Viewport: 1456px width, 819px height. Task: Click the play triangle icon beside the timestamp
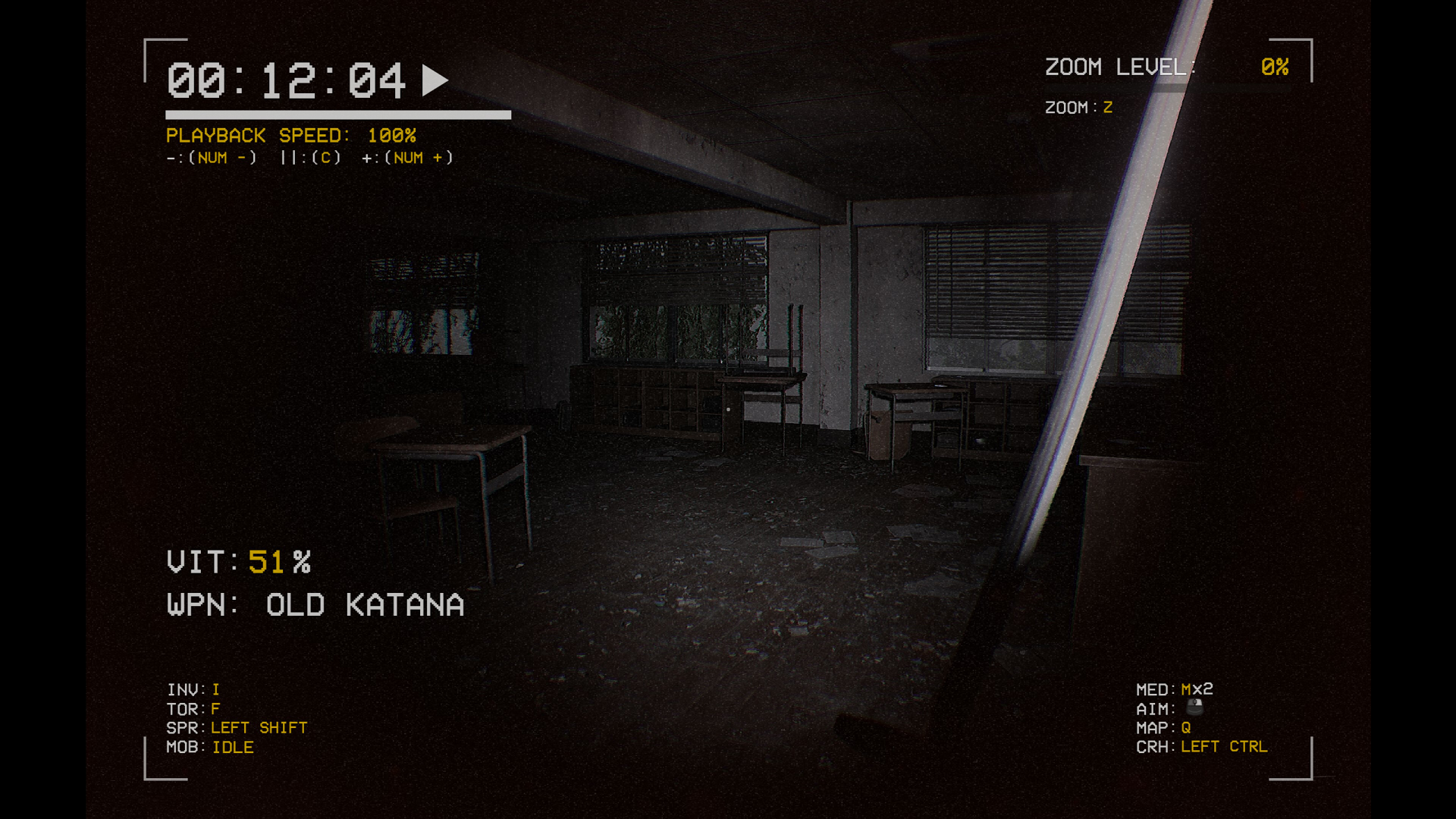click(x=434, y=79)
